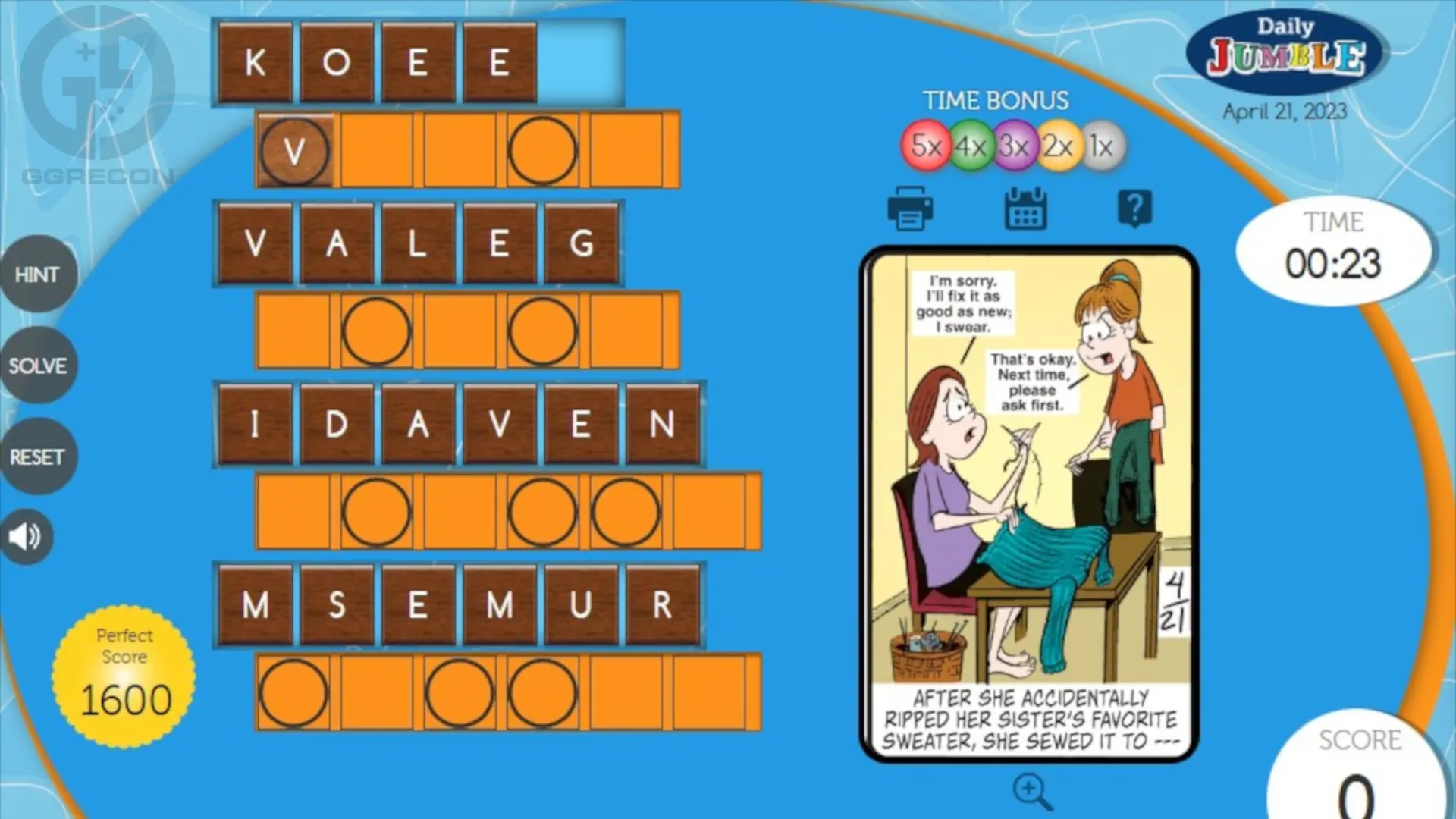1456x819 pixels.
Task: Open the puzzle archive calendar
Action: tap(1025, 208)
